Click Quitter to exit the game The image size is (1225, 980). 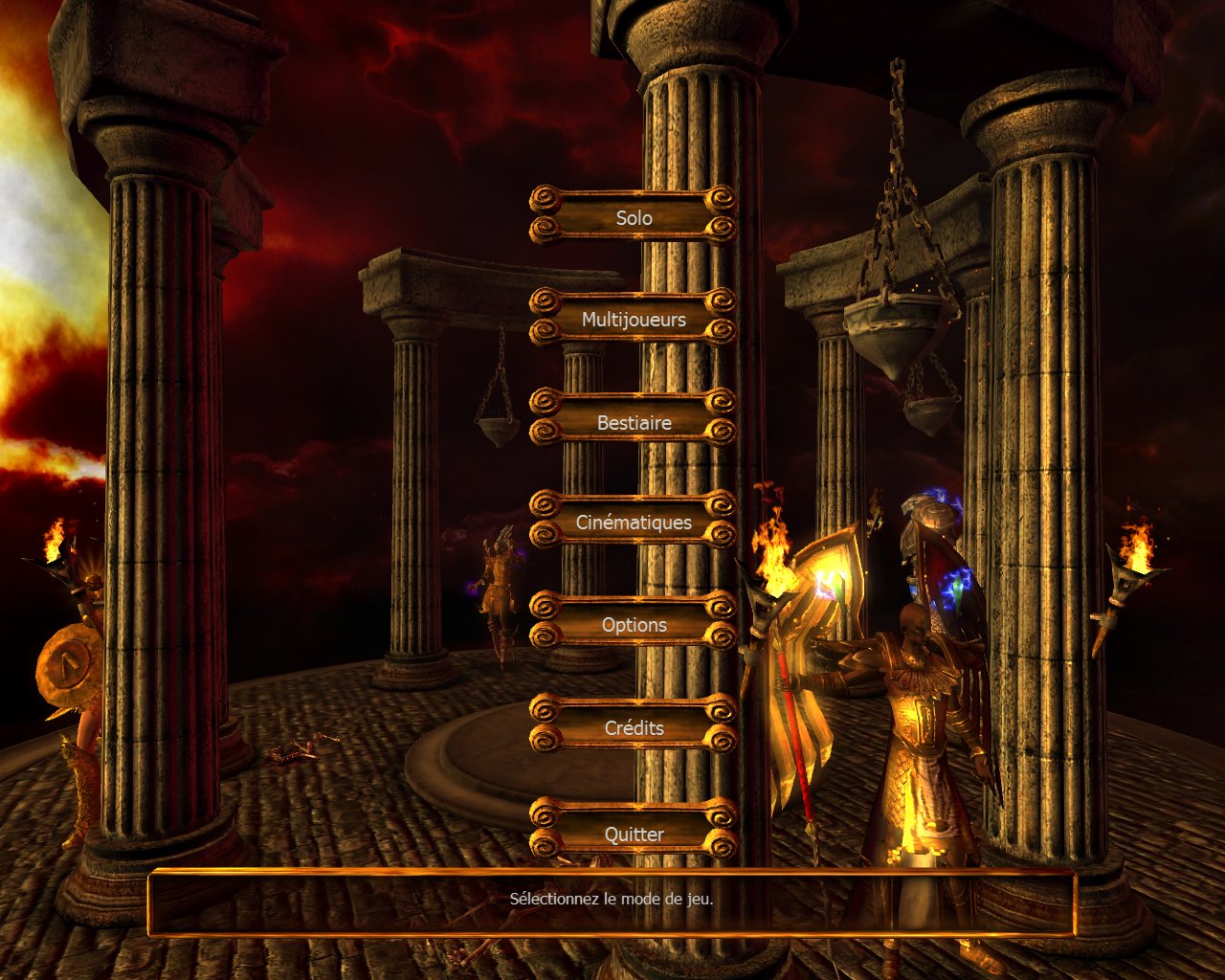[x=634, y=834]
